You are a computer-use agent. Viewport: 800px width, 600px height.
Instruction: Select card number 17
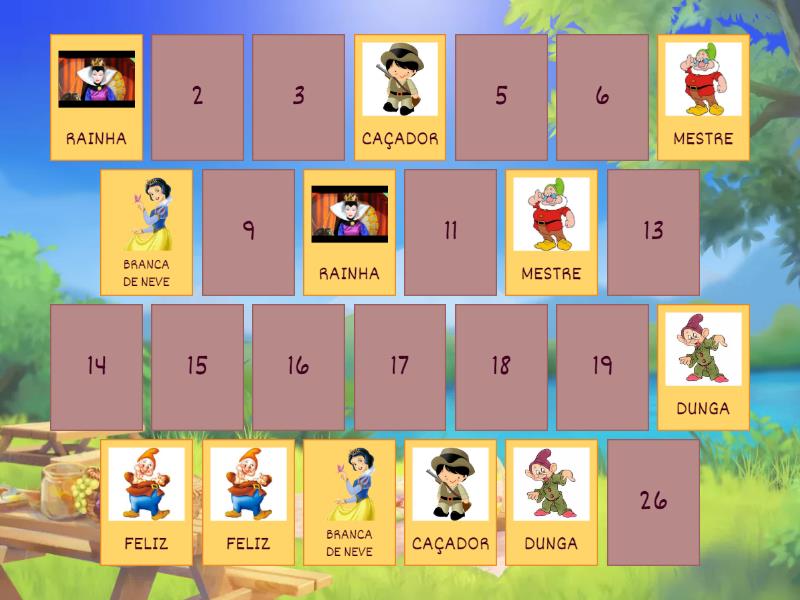(x=400, y=367)
